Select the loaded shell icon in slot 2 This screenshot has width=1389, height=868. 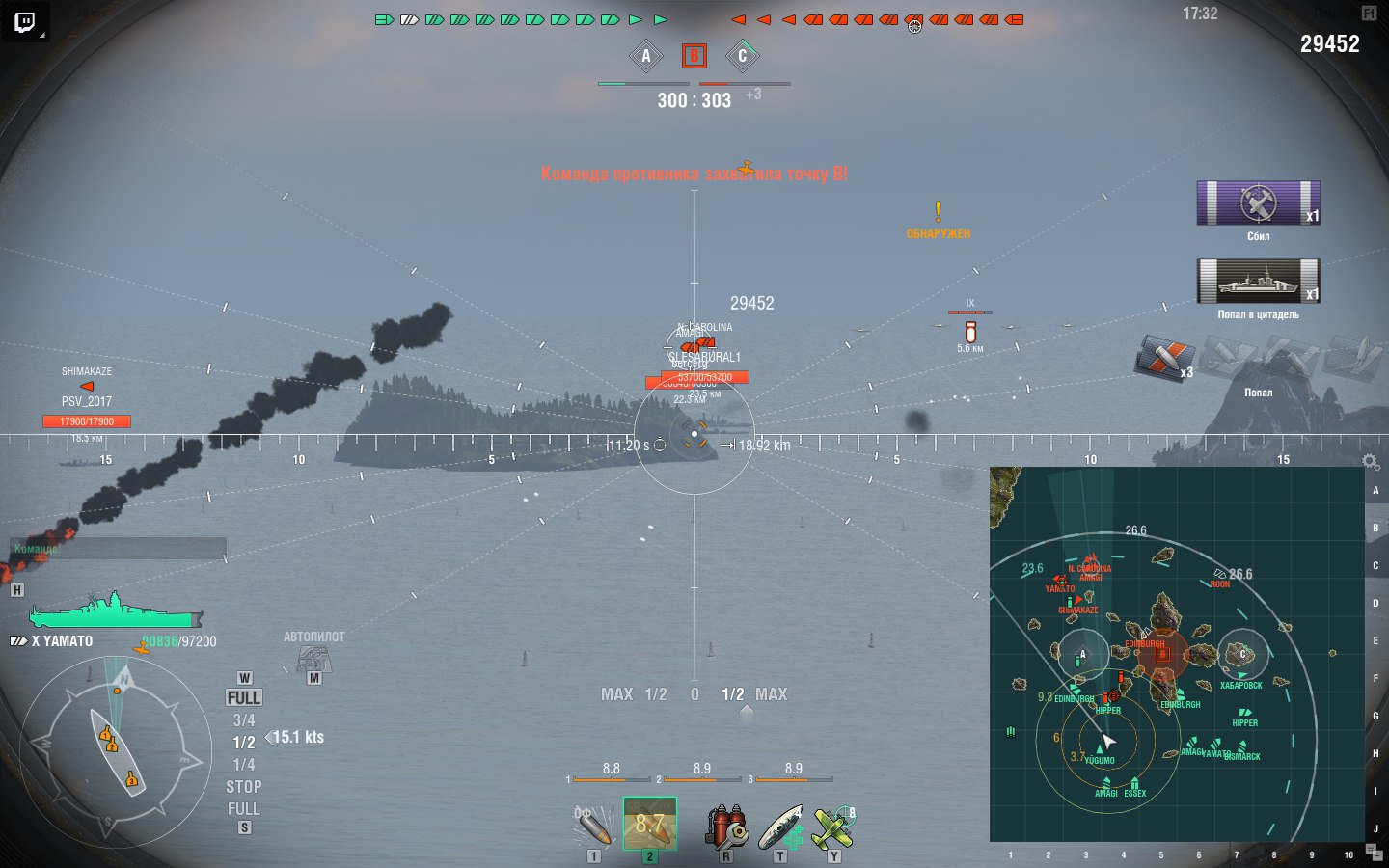pos(651,825)
